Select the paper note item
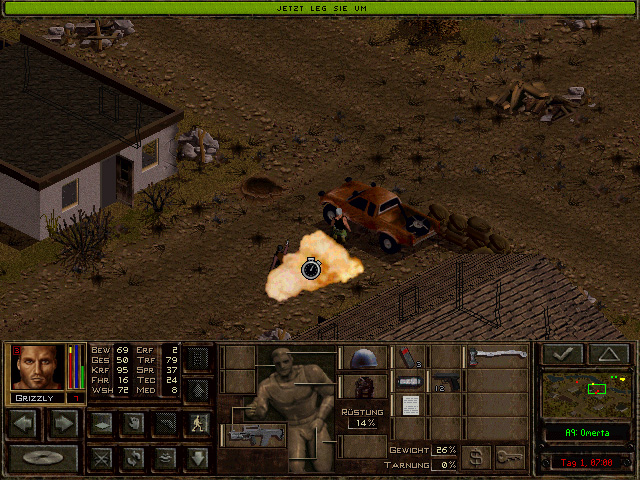The width and height of the screenshot is (640, 480). tap(411, 405)
